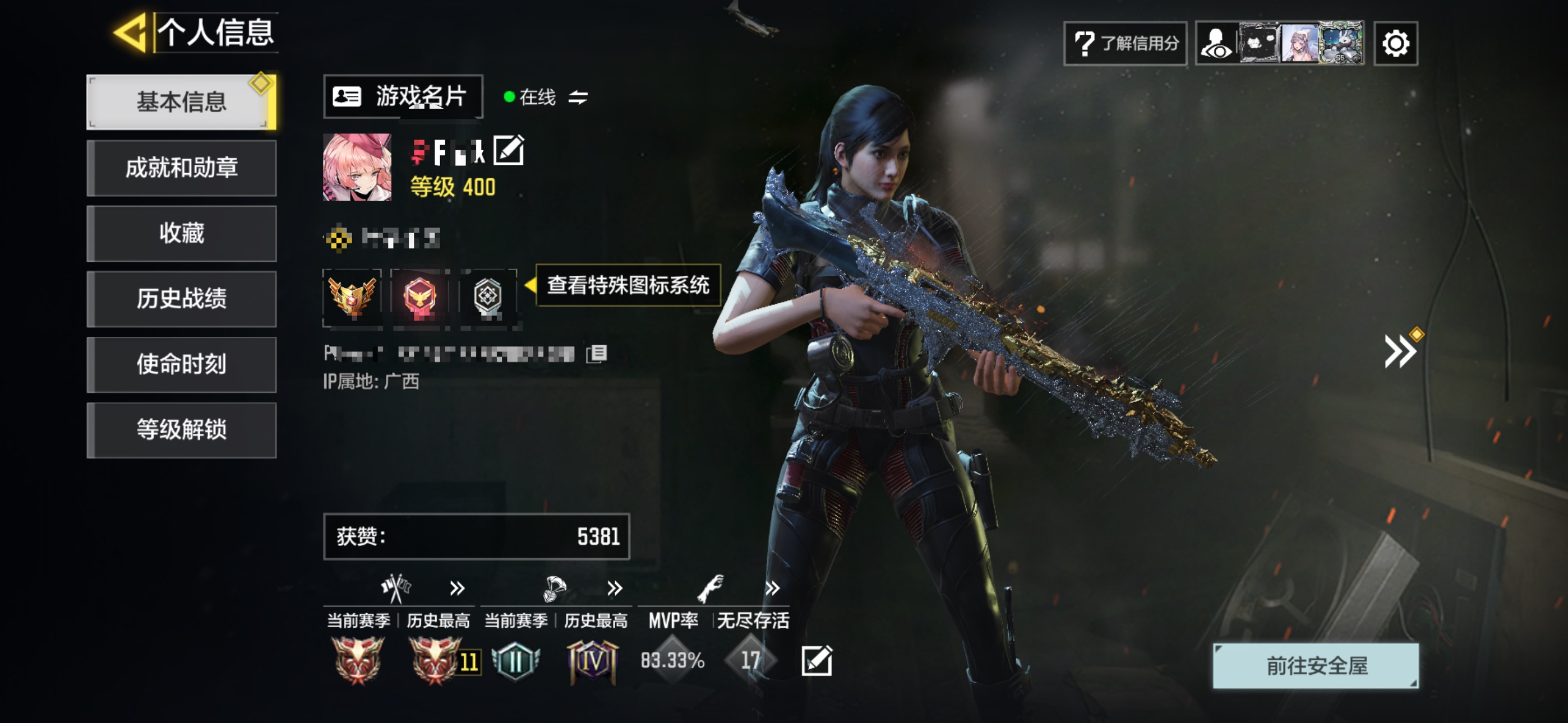The image size is (1568, 723).
Task: Toggle the 在线 online status switch
Action: 578,98
